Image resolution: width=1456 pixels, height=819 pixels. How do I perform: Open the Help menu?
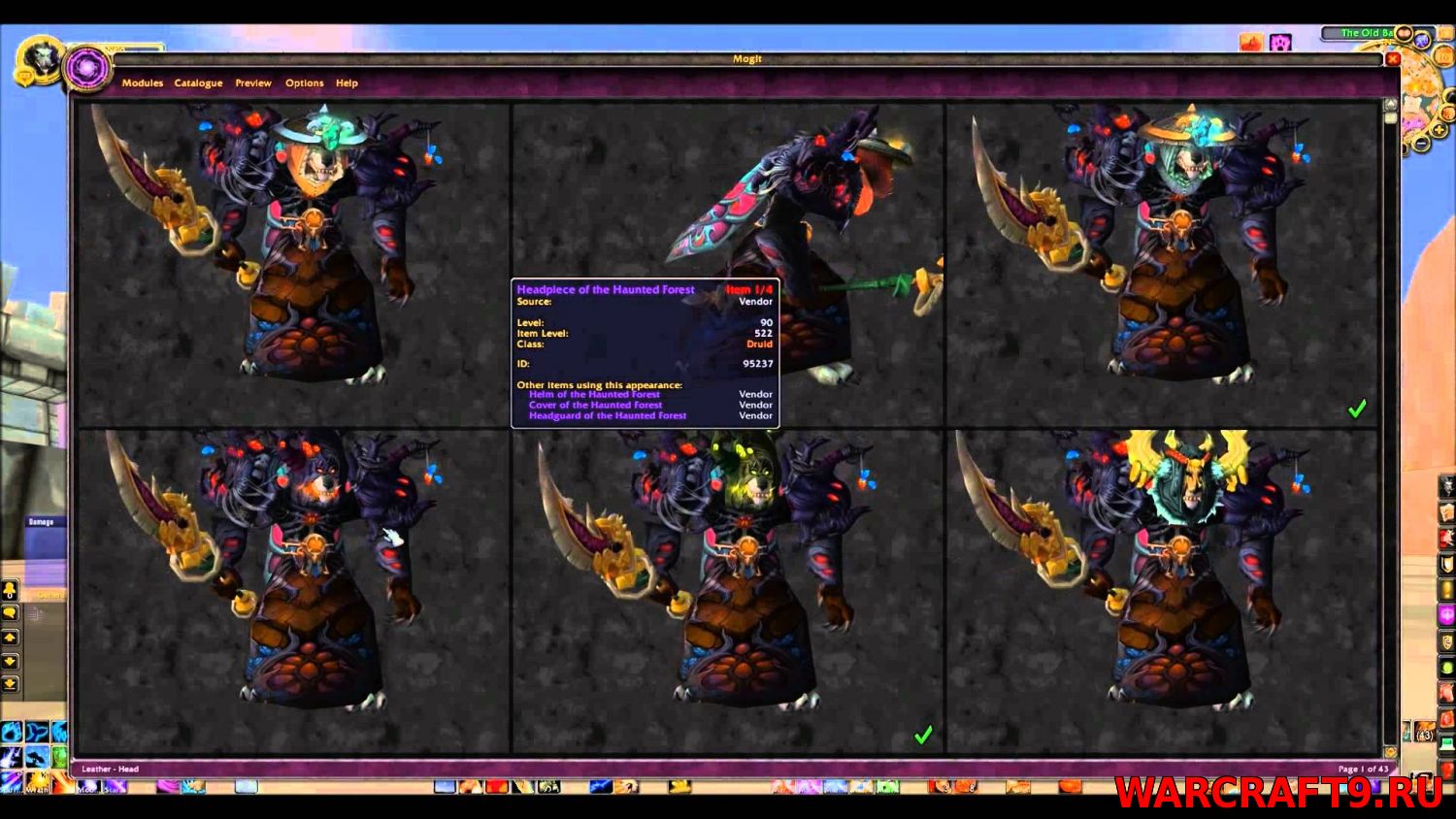(346, 82)
